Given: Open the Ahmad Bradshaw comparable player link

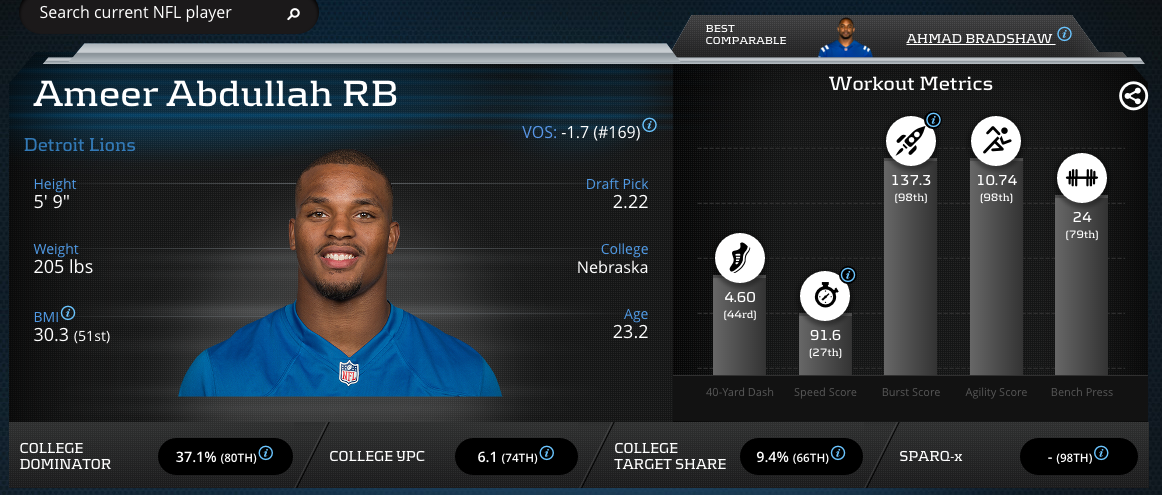Looking at the screenshot, I should (x=980, y=38).
